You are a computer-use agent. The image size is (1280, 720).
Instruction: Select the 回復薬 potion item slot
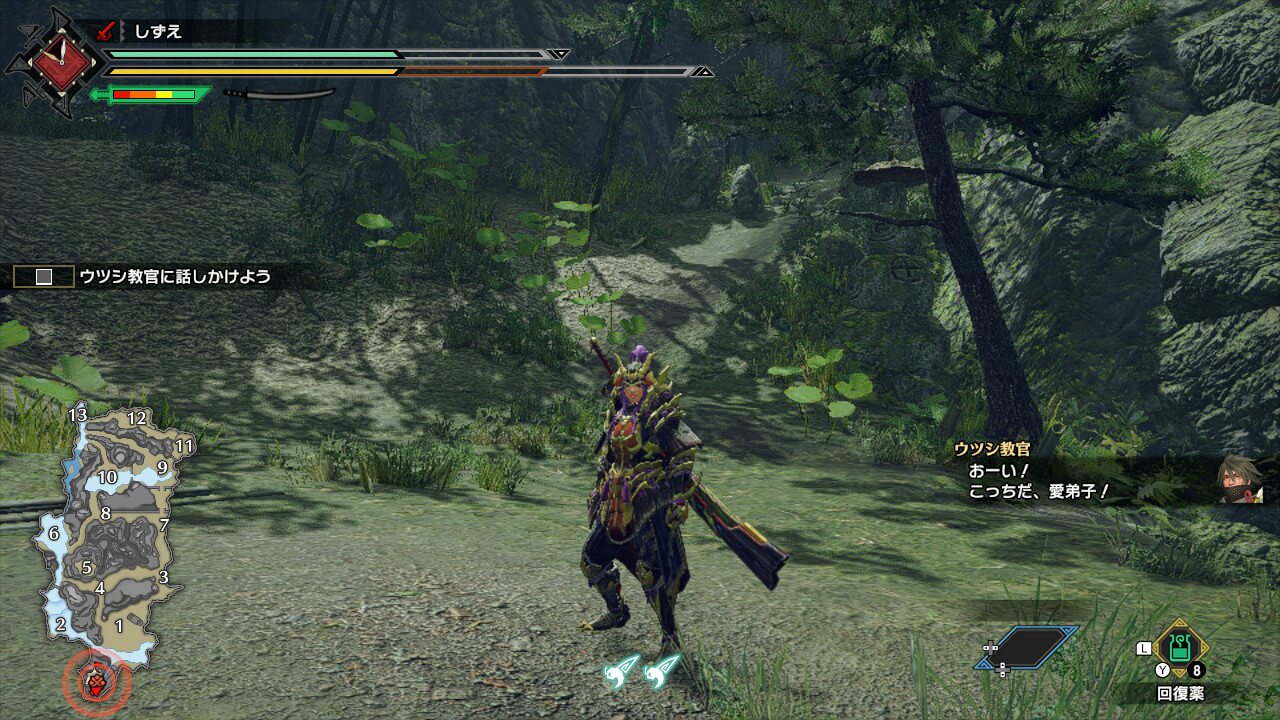(x=1180, y=649)
